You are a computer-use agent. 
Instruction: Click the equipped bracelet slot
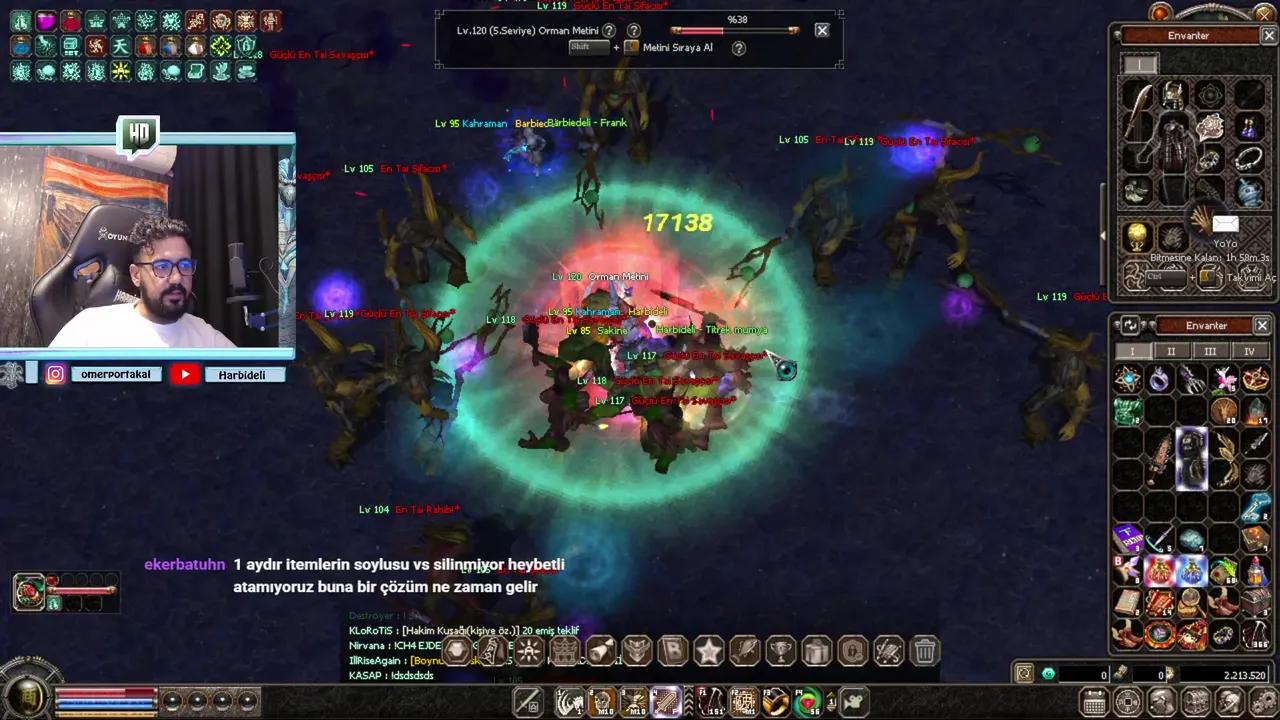[1248, 159]
